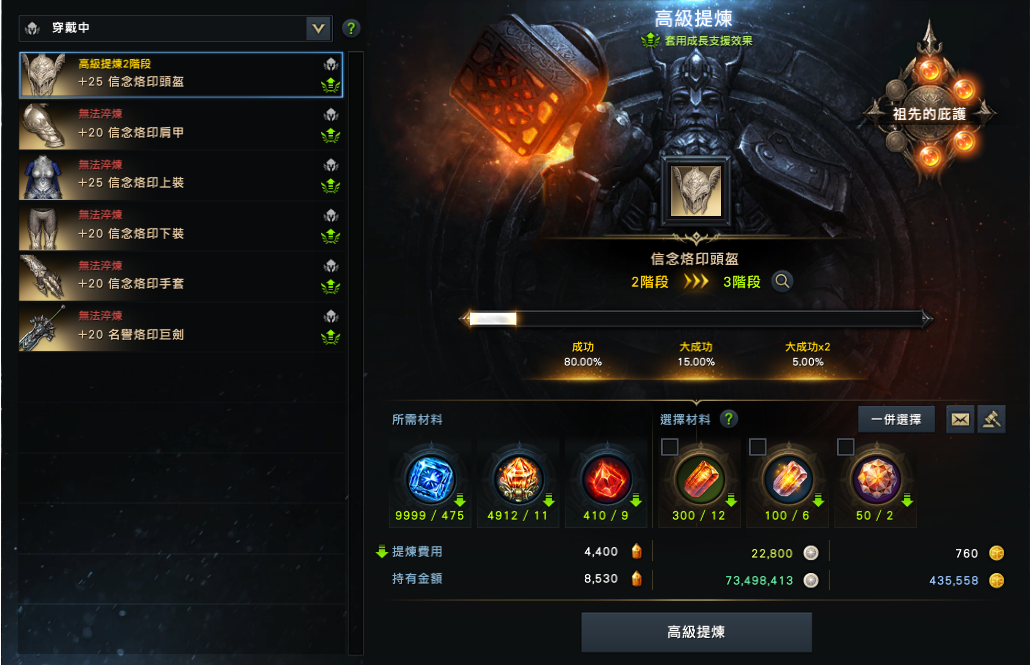Open the mail envelope icon
This screenshot has width=1030, height=665.
960,419
